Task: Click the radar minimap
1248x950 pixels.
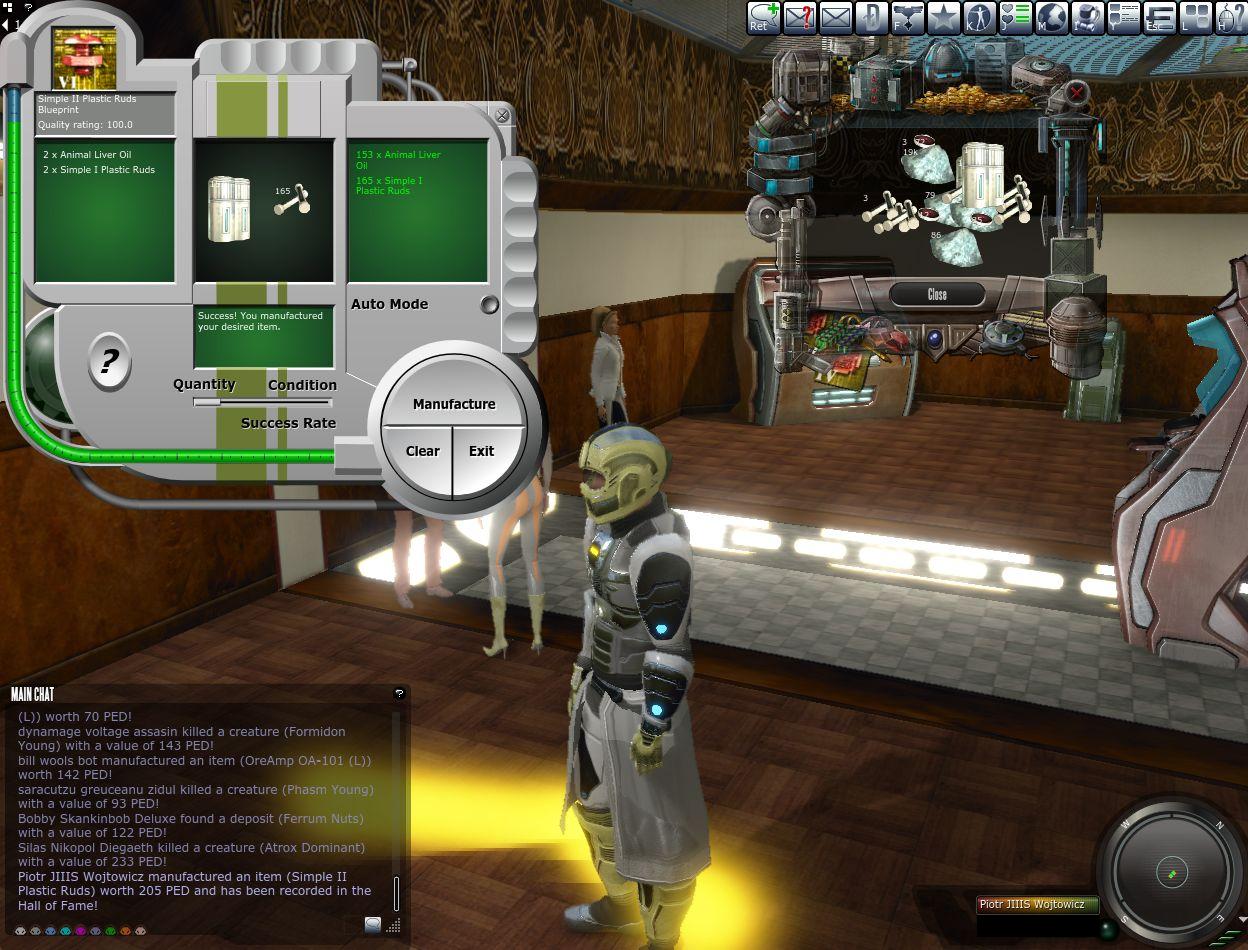Action: [1172, 874]
